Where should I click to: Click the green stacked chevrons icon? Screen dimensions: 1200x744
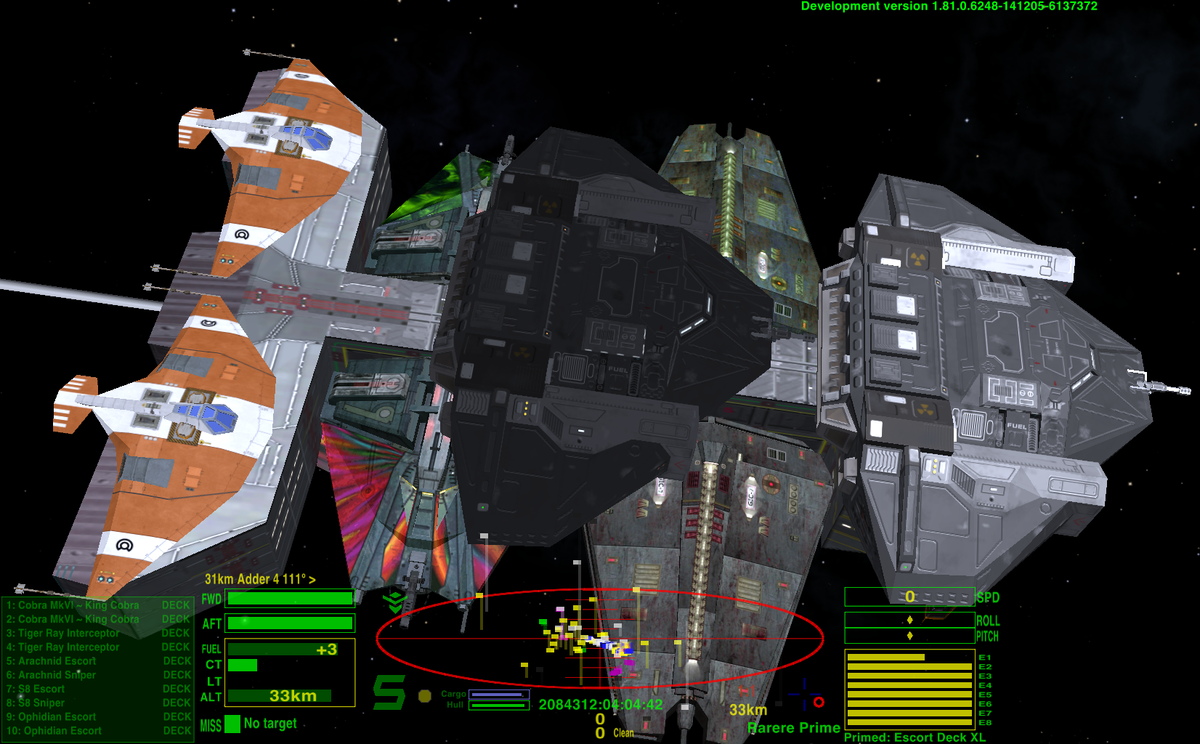click(395, 602)
